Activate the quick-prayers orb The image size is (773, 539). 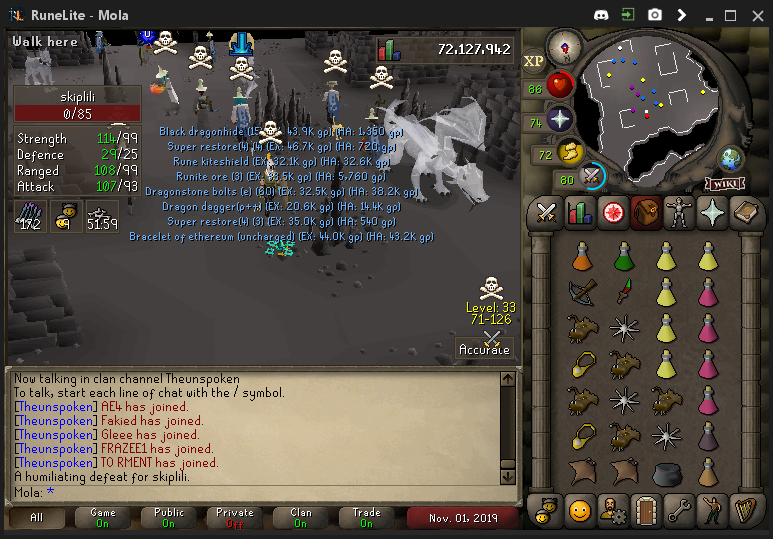pos(560,120)
